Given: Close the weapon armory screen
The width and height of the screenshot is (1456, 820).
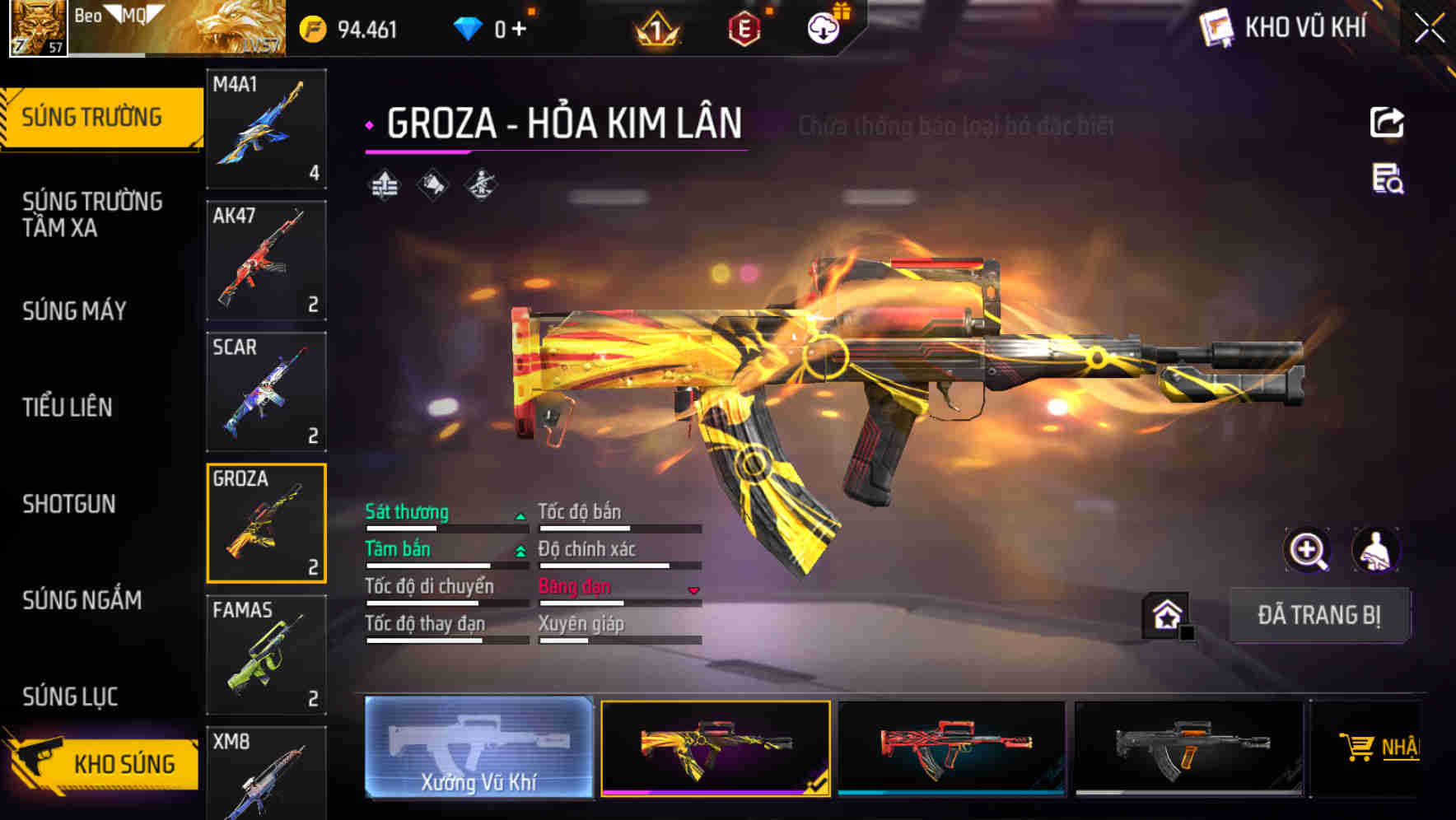Looking at the screenshot, I should 1430,29.
